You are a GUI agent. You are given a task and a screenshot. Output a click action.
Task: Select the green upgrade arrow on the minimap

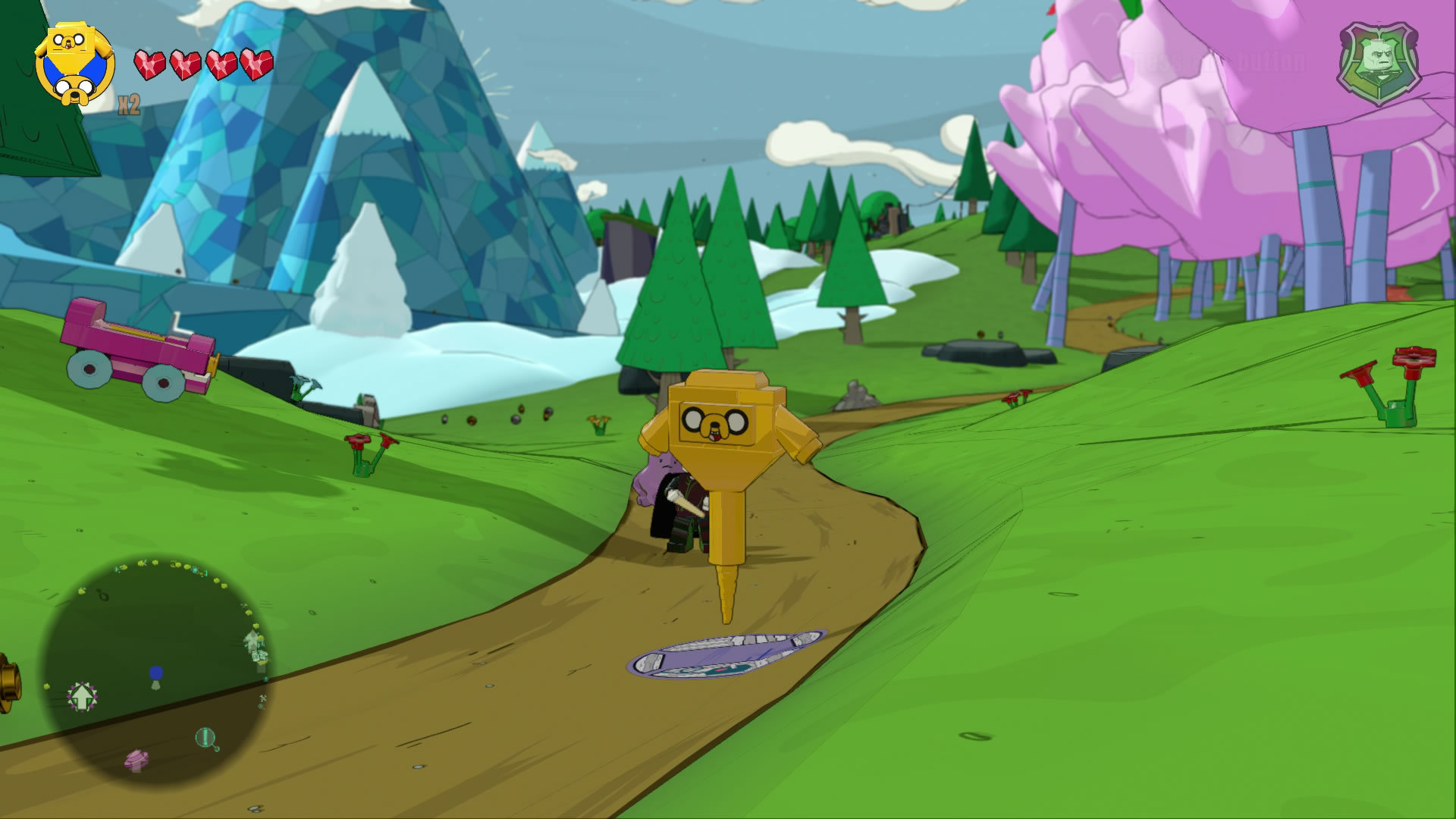click(x=82, y=695)
